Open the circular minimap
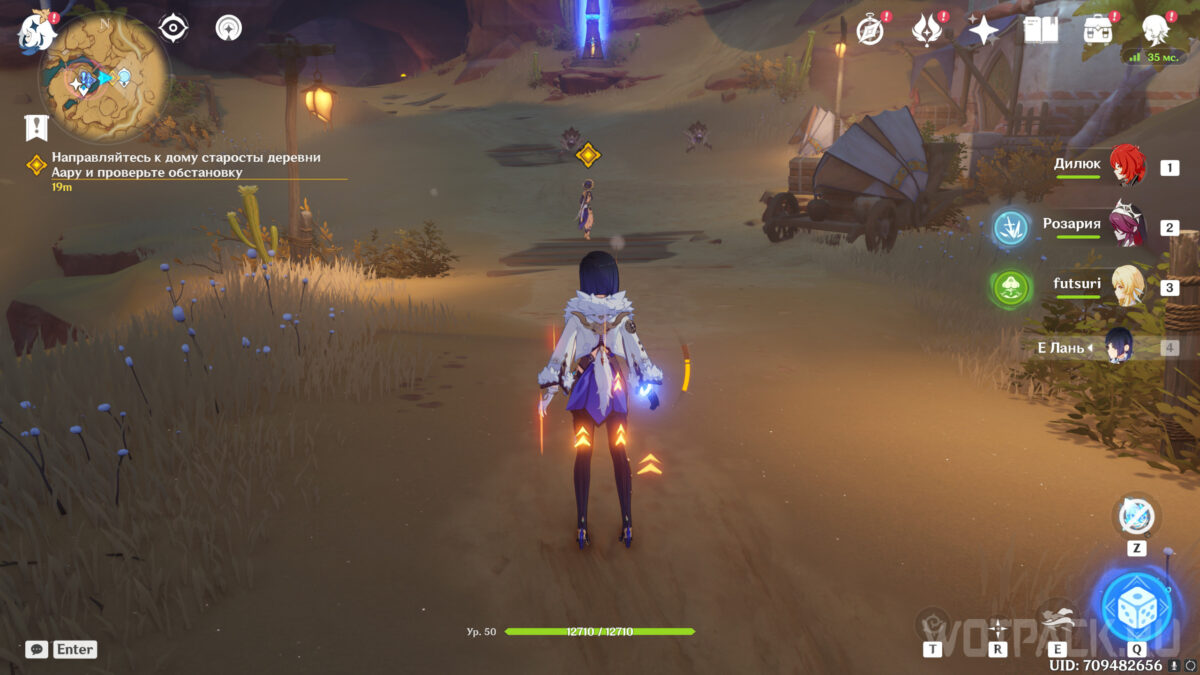 point(104,77)
